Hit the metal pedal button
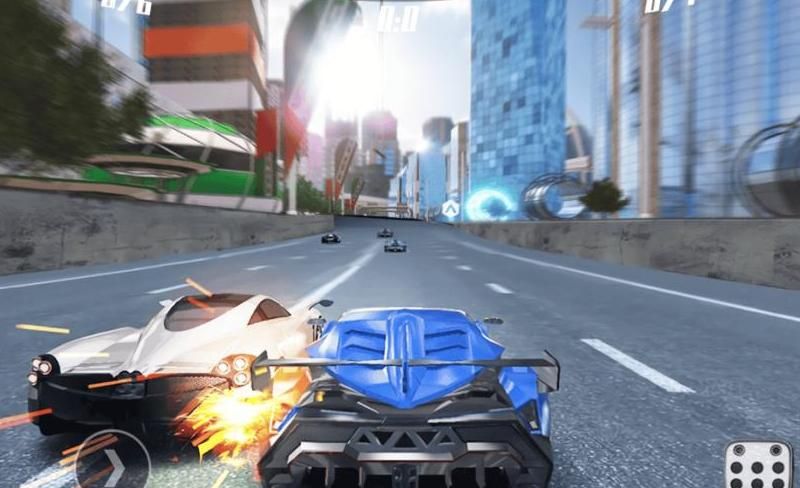Image resolution: width=800 pixels, height=488 pixels. click(757, 466)
